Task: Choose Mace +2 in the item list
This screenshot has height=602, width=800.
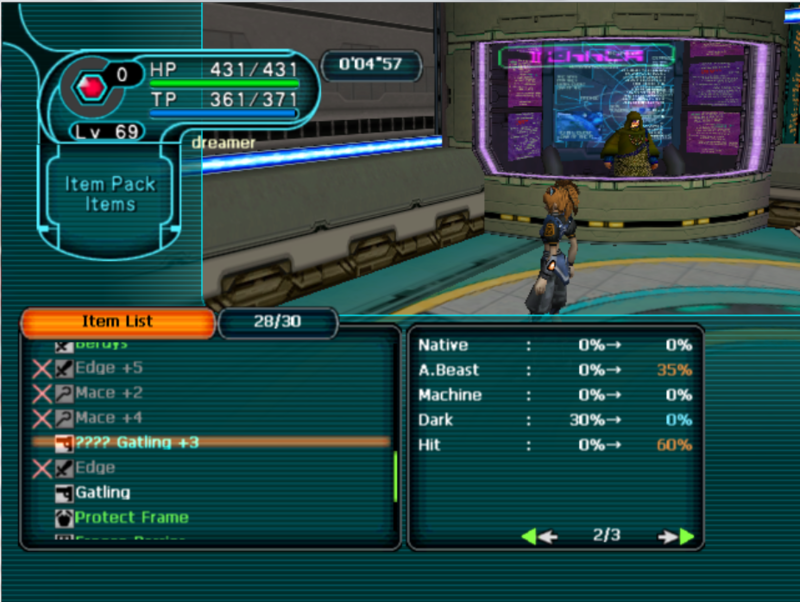Action: tap(108, 393)
